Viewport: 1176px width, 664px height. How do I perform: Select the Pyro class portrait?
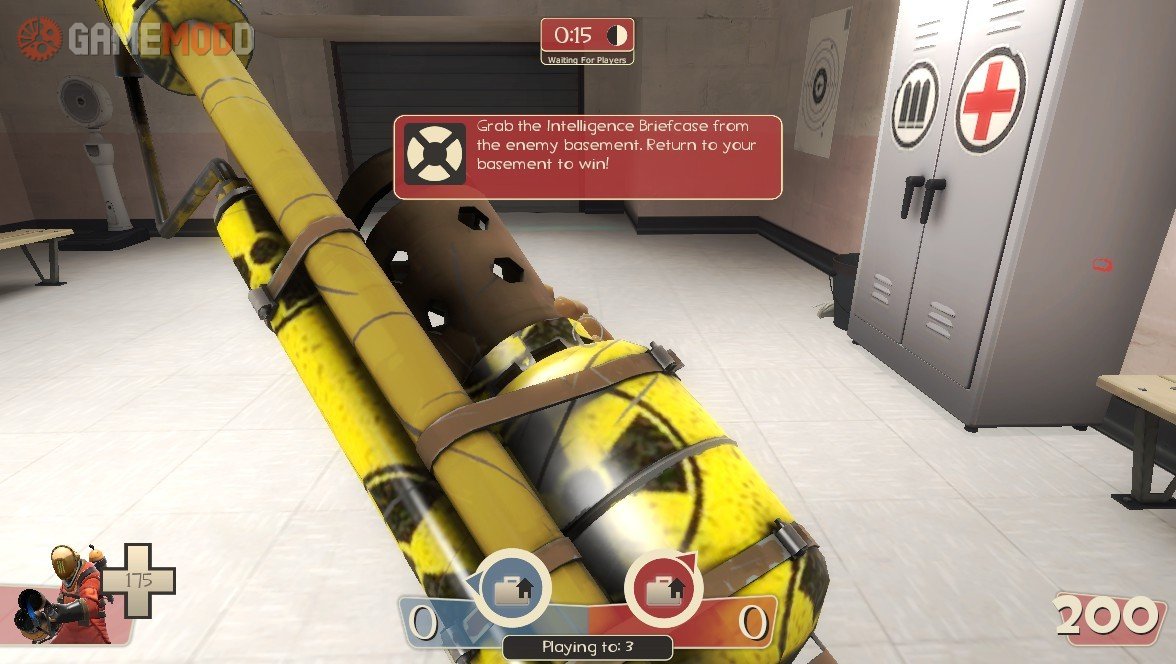(70, 595)
